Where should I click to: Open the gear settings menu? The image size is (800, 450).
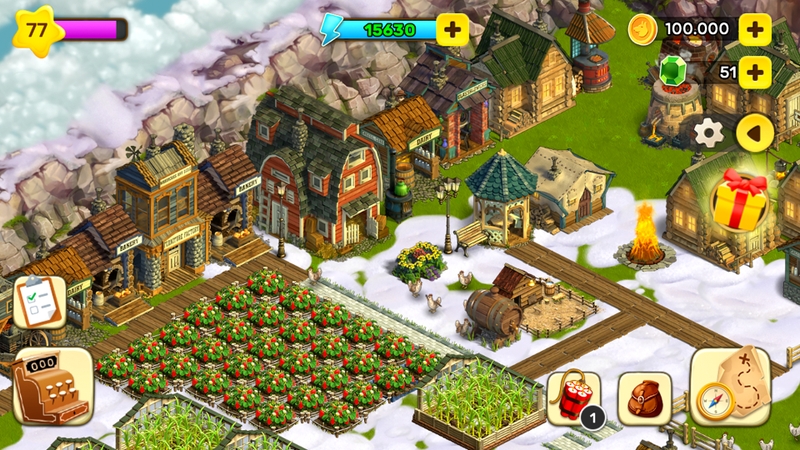tap(709, 132)
